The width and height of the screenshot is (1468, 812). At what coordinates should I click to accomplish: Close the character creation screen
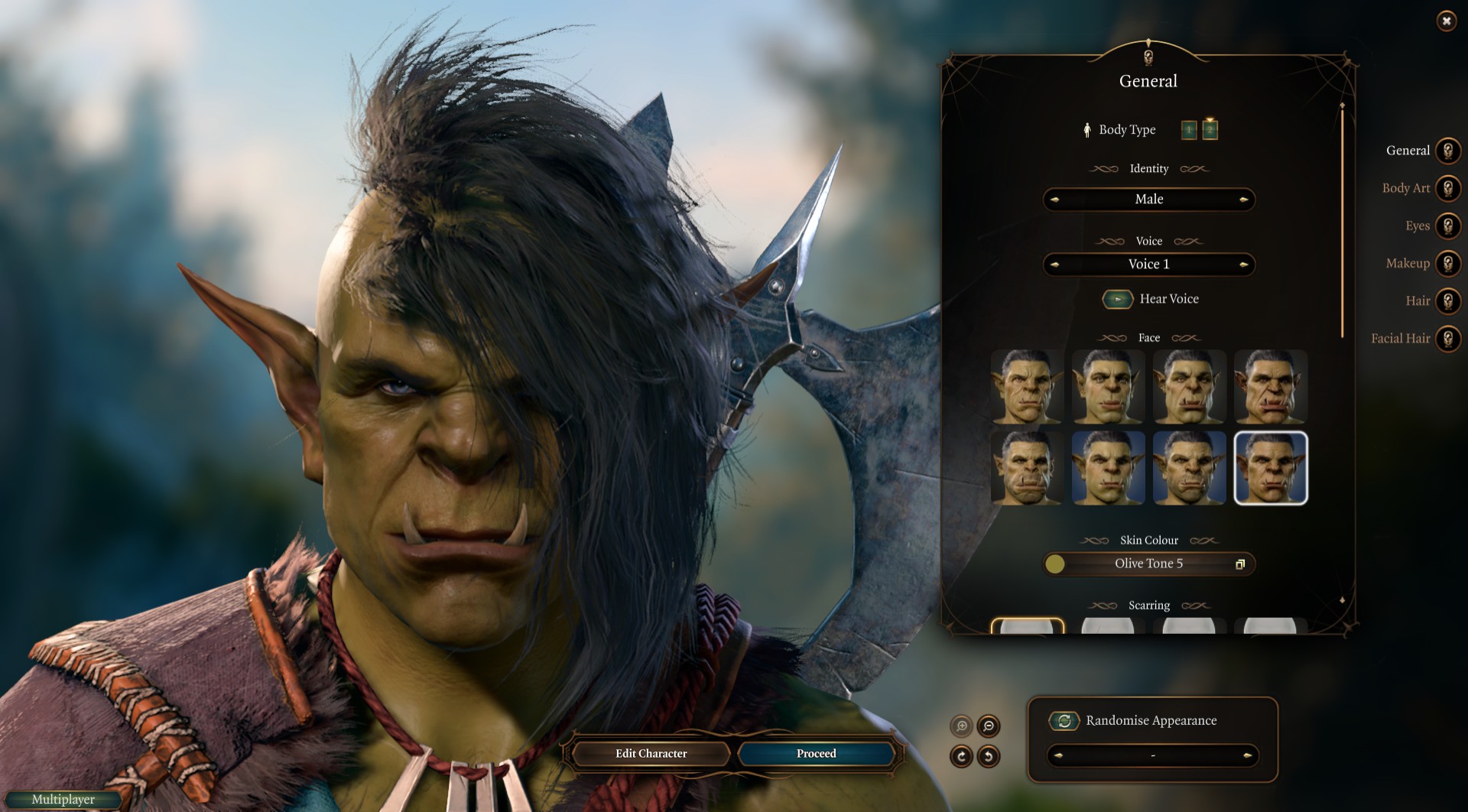point(1446,21)
